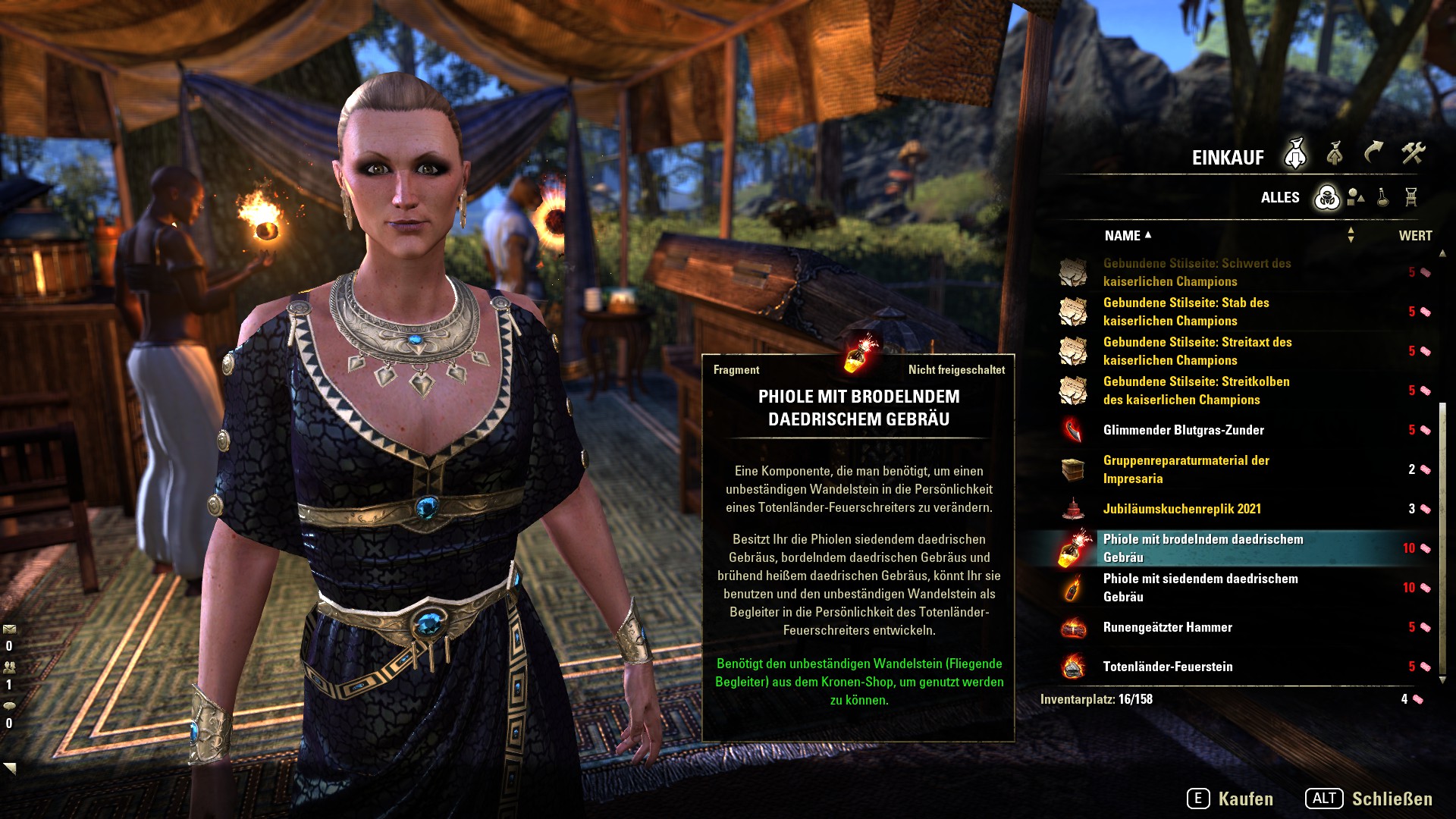Select Gebundene Stilseite: Streitaxt des kaiserlichen Champions

(x=1197, y=351)
